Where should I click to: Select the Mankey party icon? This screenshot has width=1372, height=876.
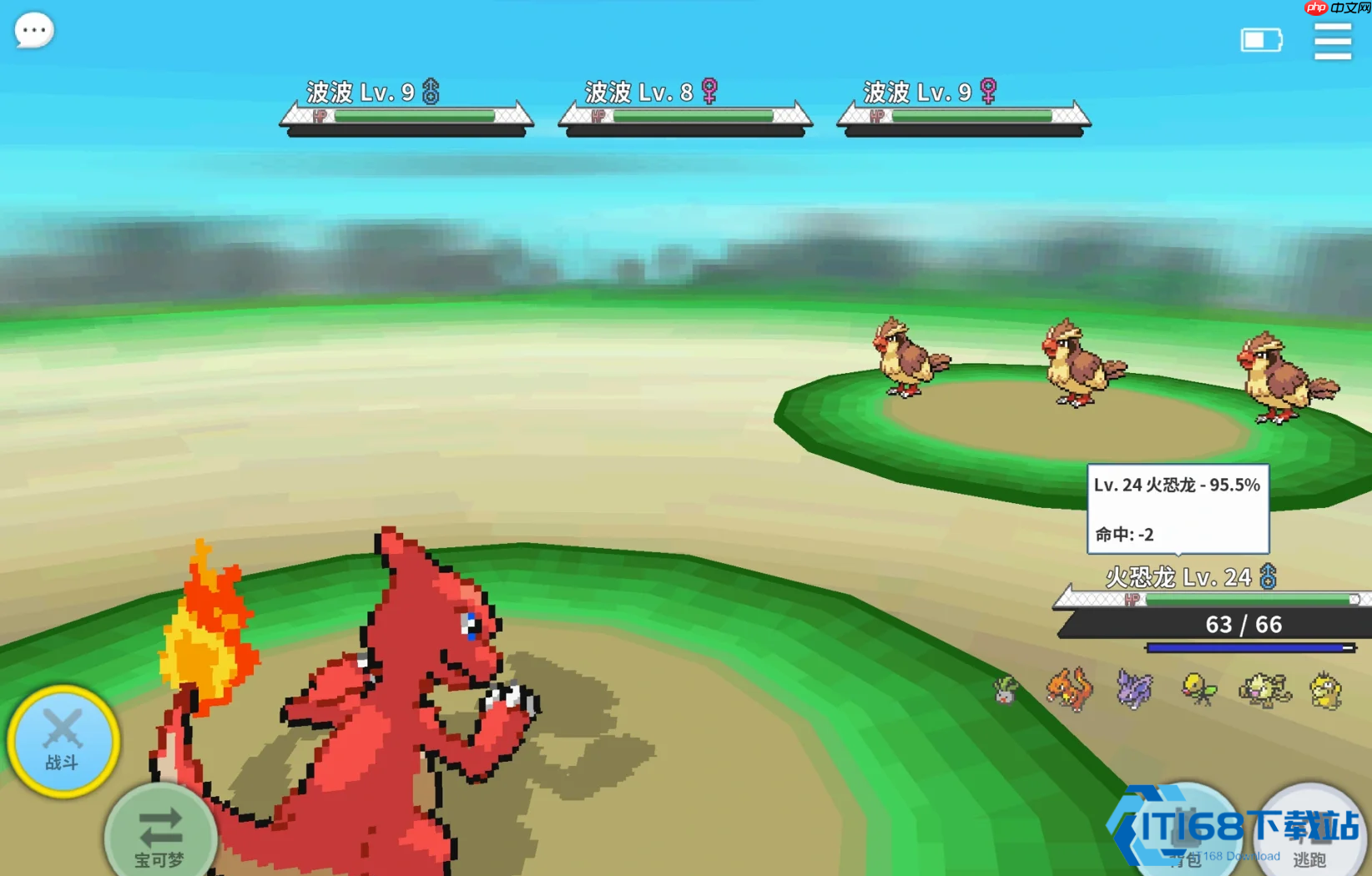point(1264,691)
